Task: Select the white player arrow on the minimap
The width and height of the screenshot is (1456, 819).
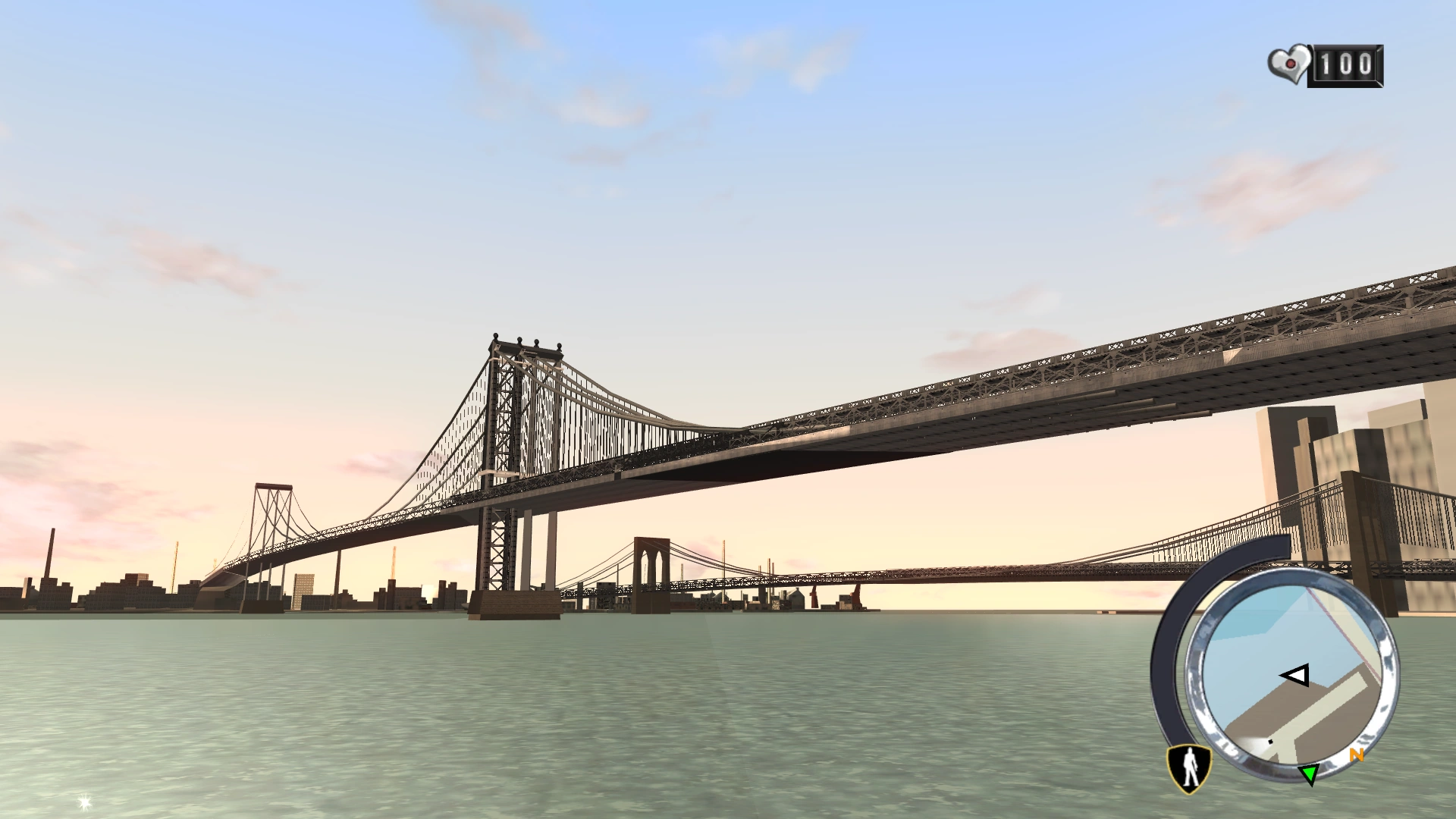Action: [1294, 675]
